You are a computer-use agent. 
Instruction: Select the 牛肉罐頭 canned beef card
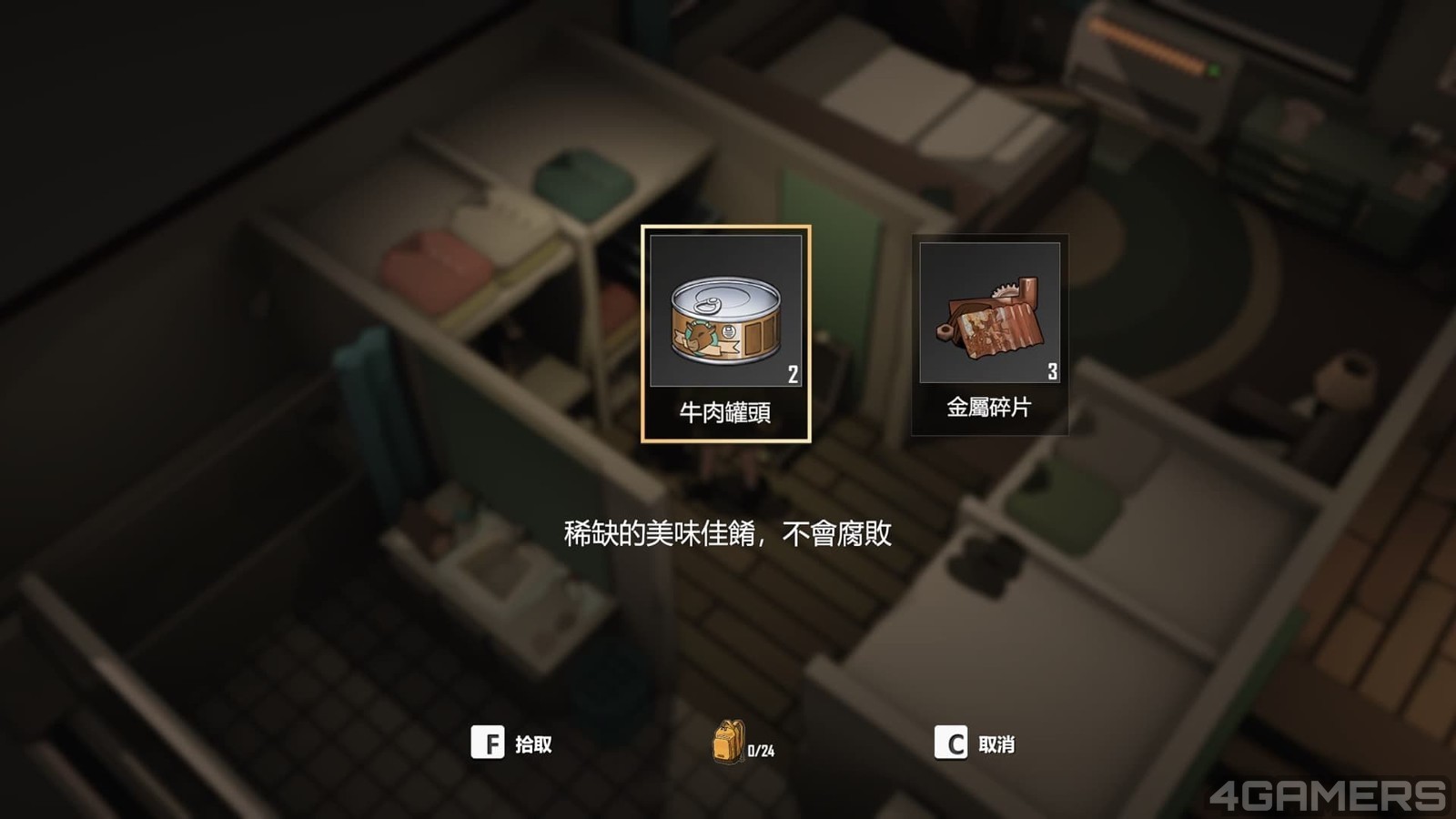(x=725, y=333)
